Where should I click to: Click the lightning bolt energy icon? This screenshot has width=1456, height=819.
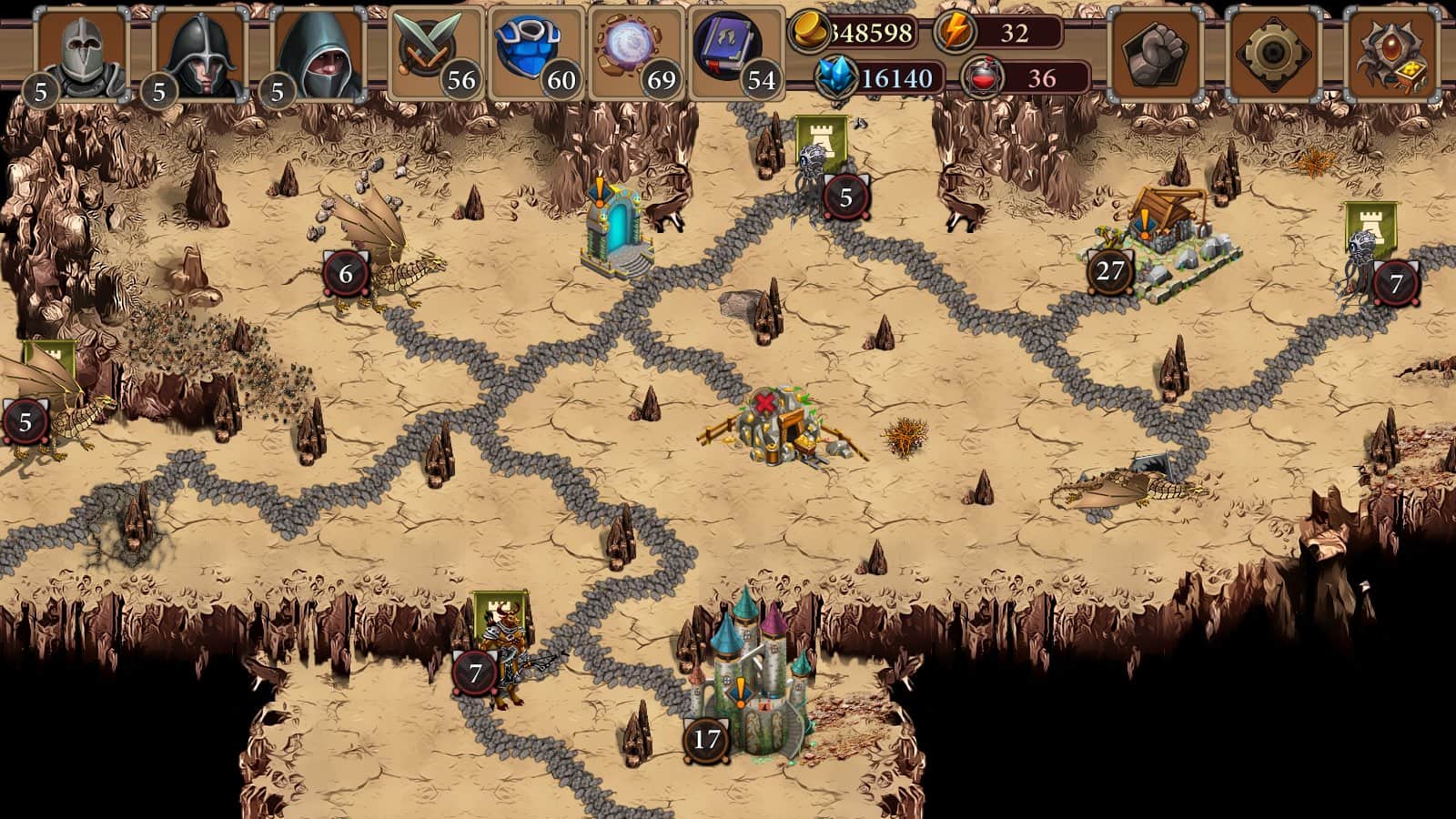tap(955, 33)
